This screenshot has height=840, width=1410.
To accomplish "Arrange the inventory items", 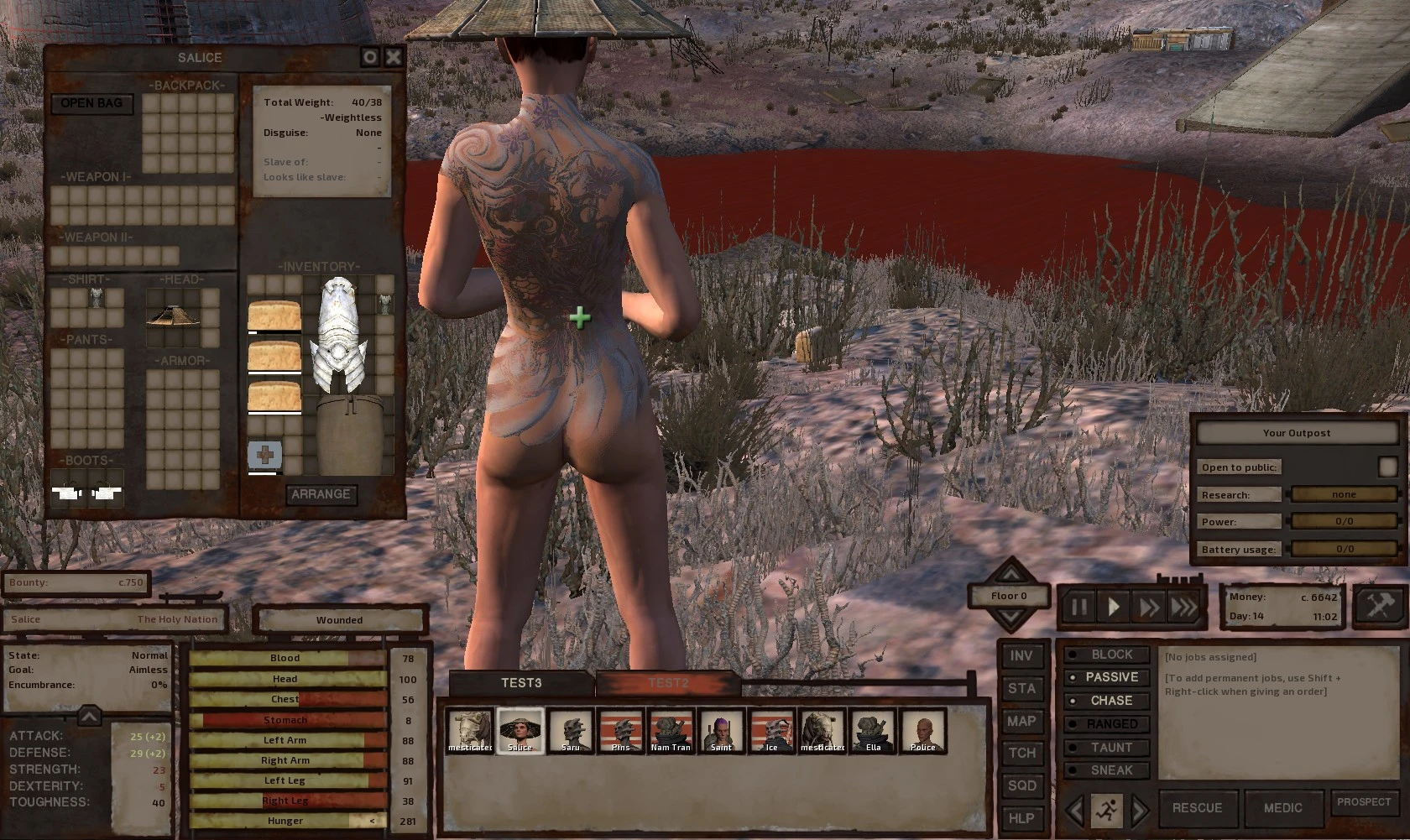I will [x=321, y=494].
